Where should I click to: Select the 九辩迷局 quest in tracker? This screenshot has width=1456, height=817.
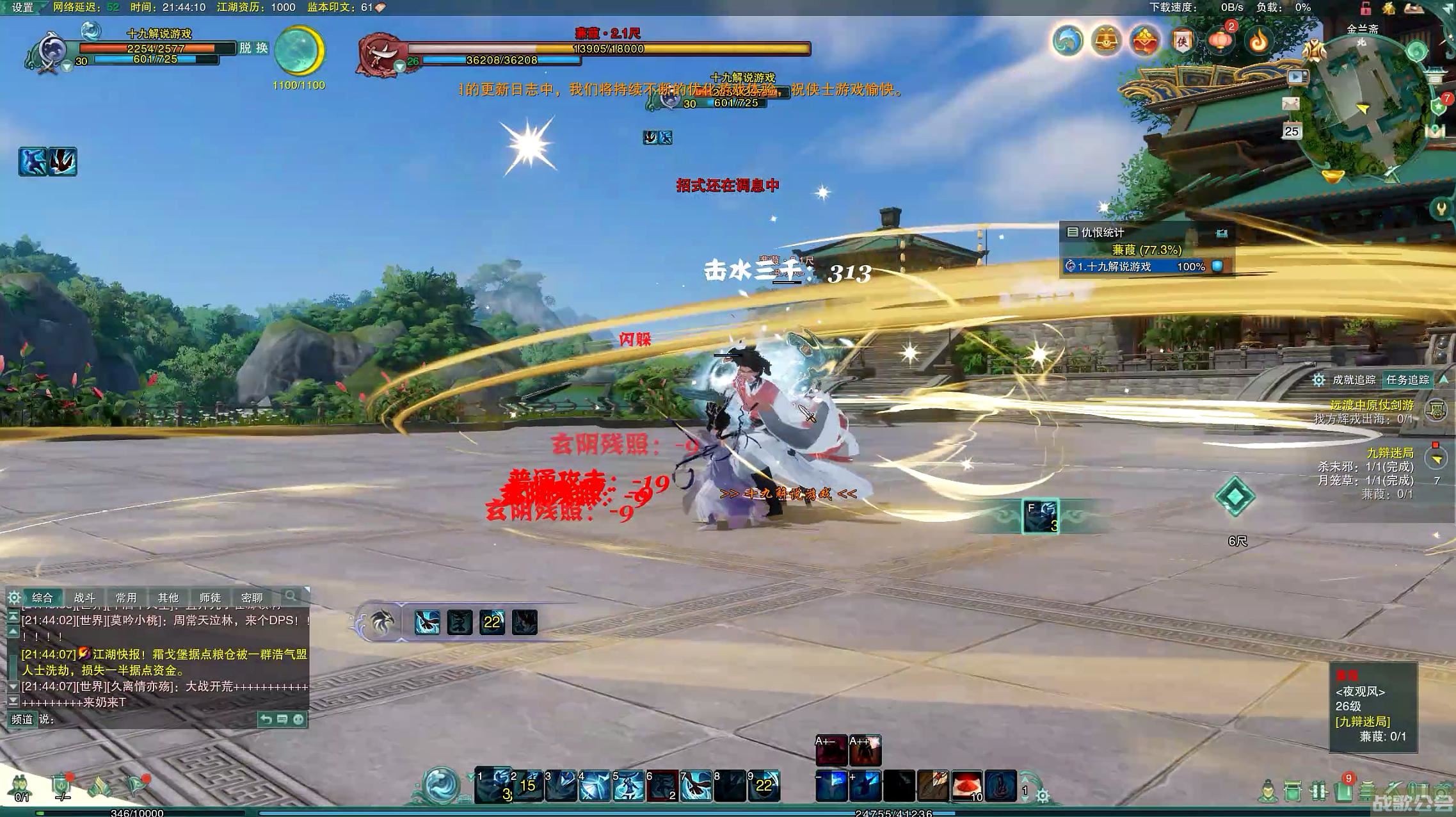1389,453
